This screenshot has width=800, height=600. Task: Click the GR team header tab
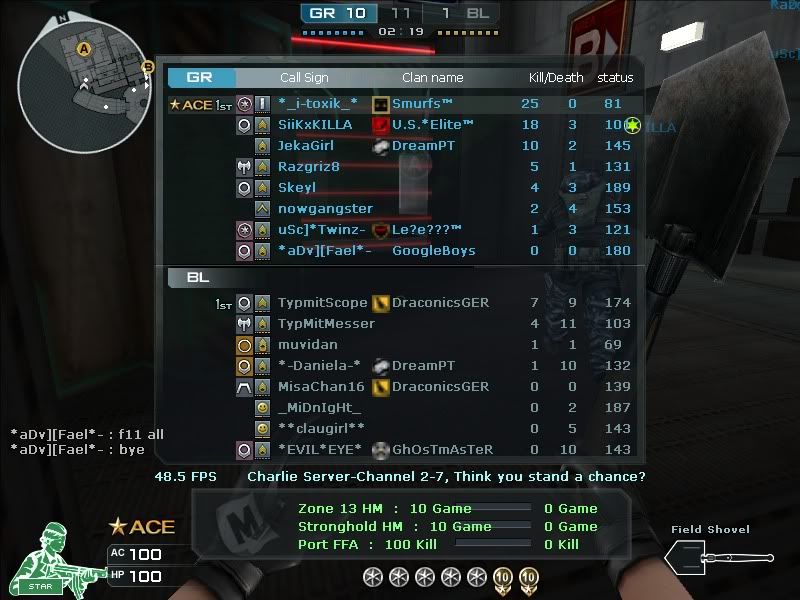[201, 77]
